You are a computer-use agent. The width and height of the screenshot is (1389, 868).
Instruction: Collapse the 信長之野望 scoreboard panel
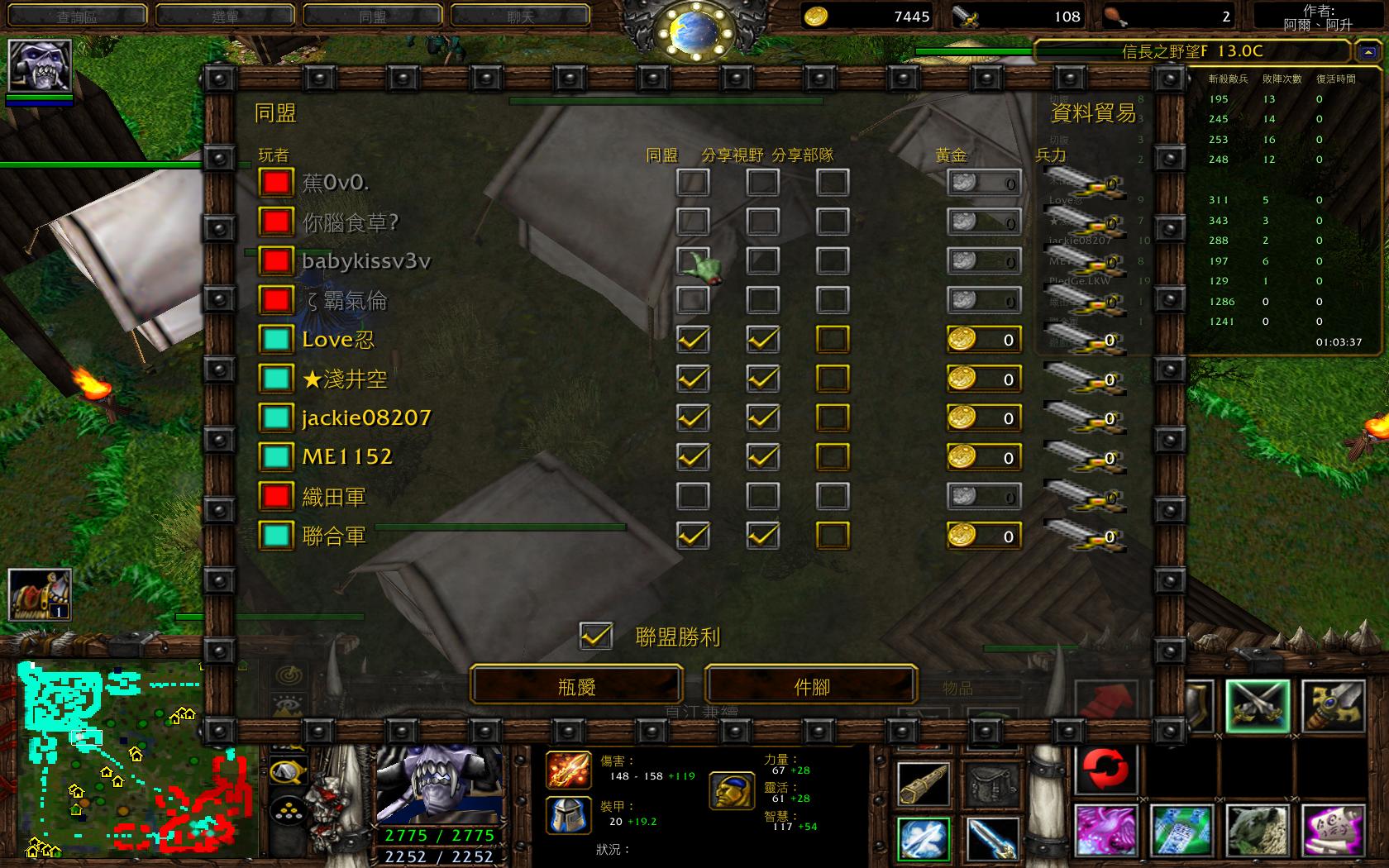1366,51
